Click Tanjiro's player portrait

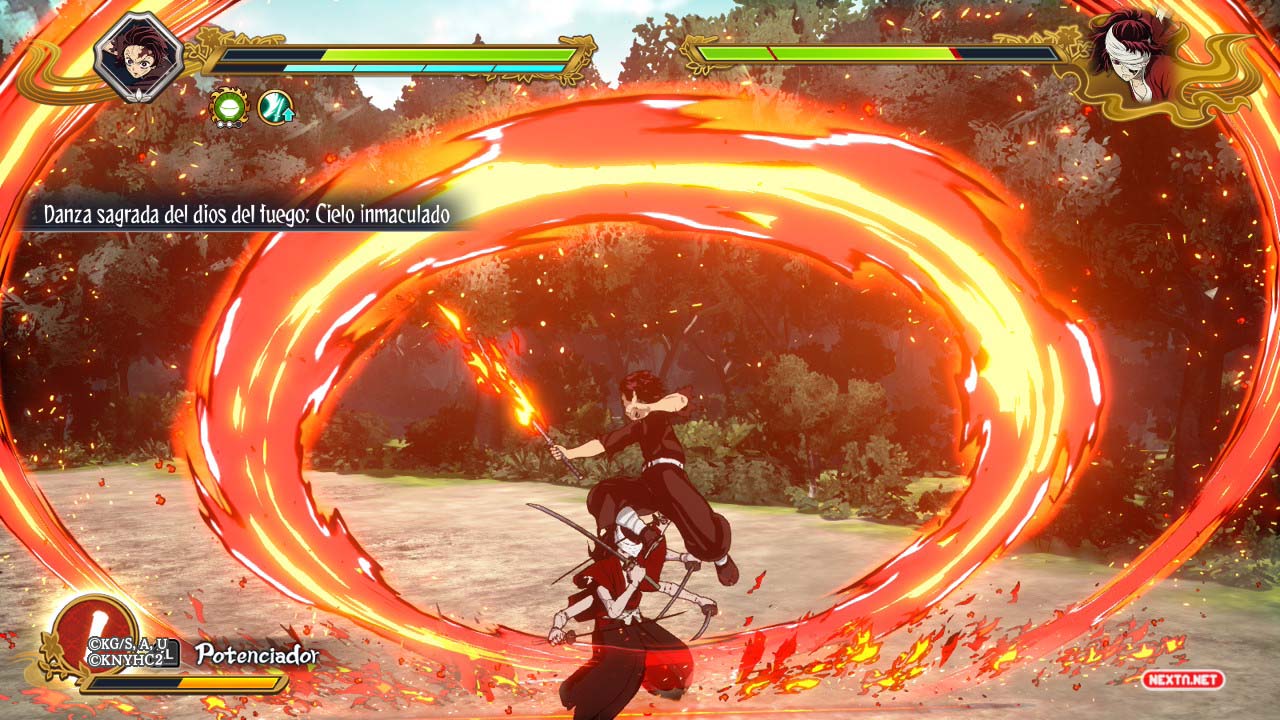(139, 56)
